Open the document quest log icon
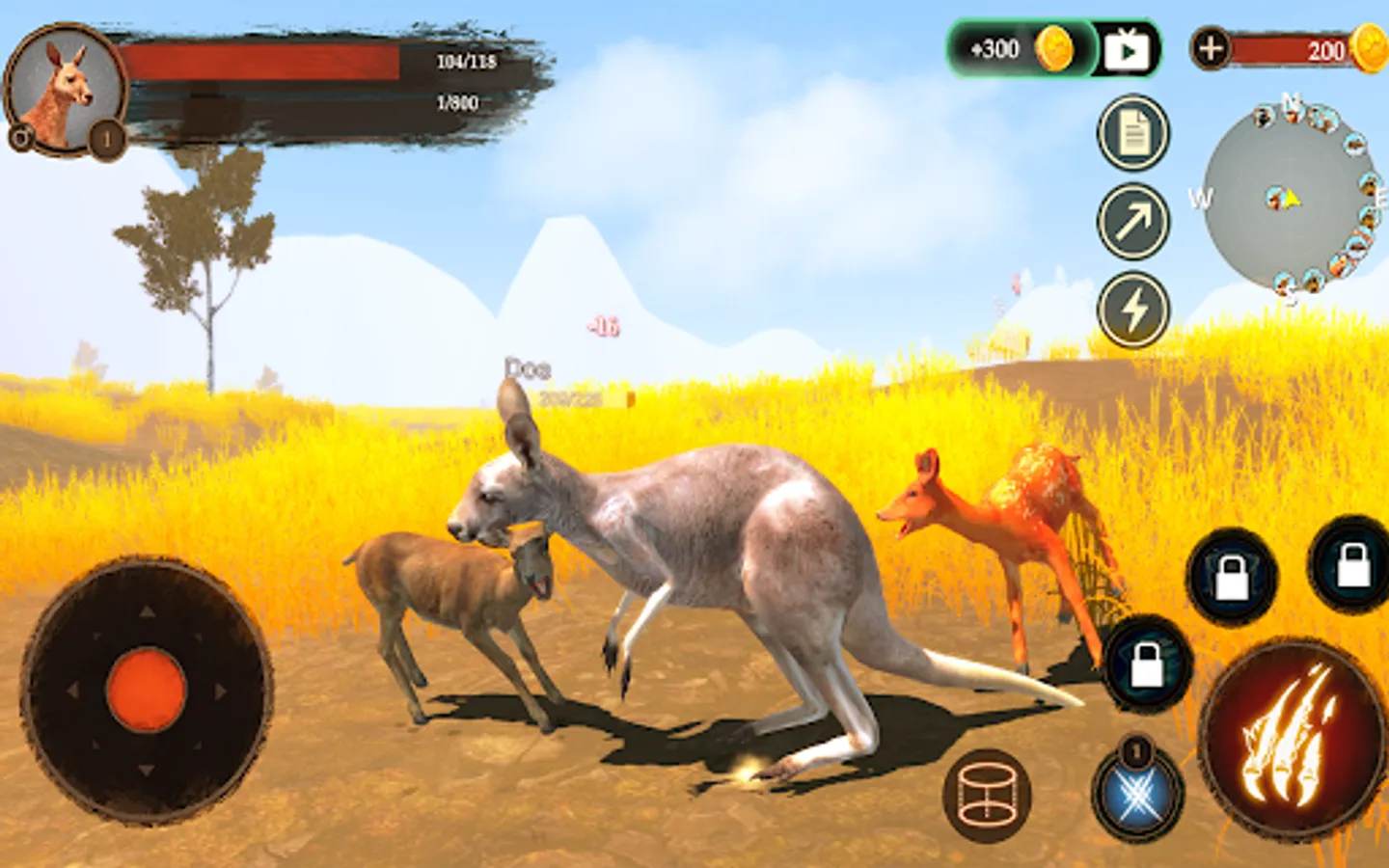Image resolution: width=1389 pixels, height=868 pixels. click(1133, 133)
